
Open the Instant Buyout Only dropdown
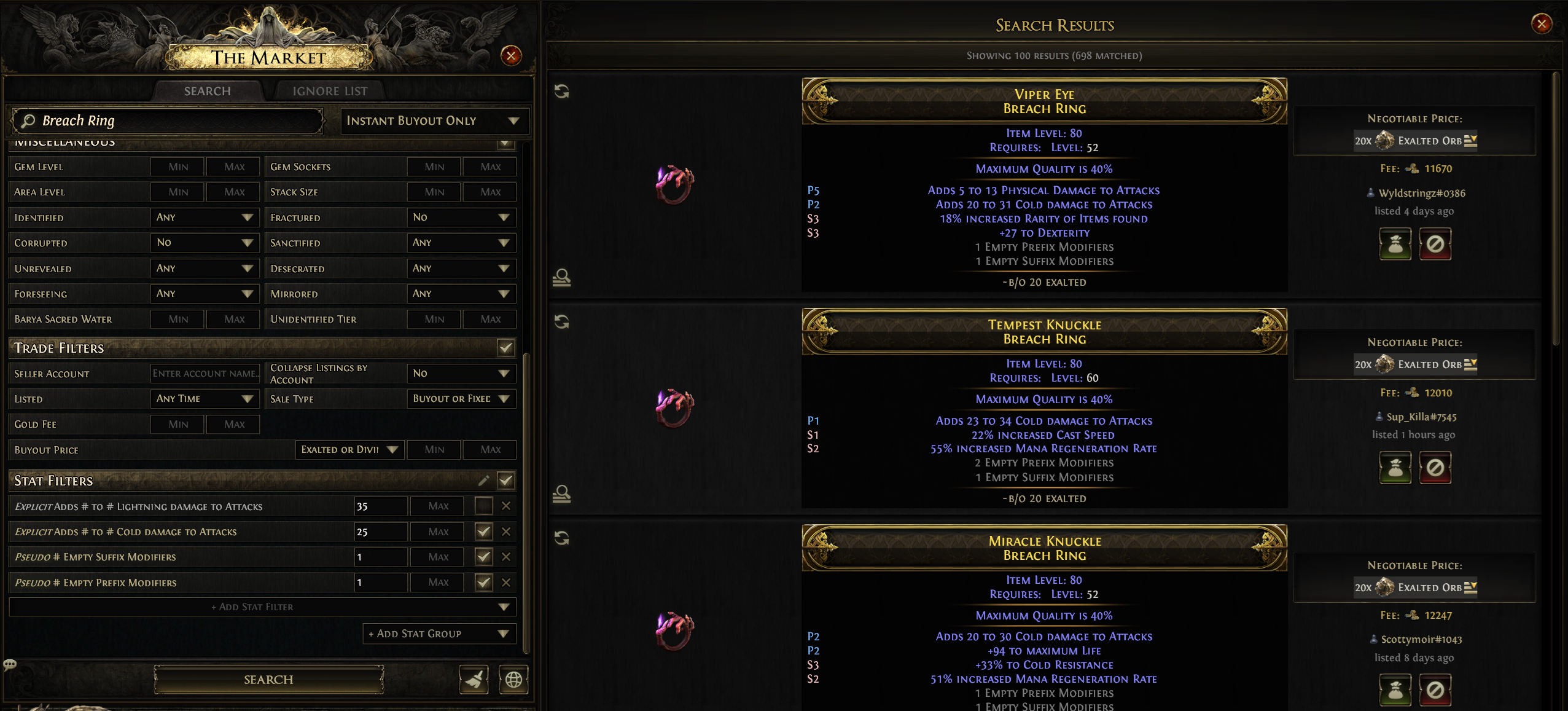pos(434,121)
